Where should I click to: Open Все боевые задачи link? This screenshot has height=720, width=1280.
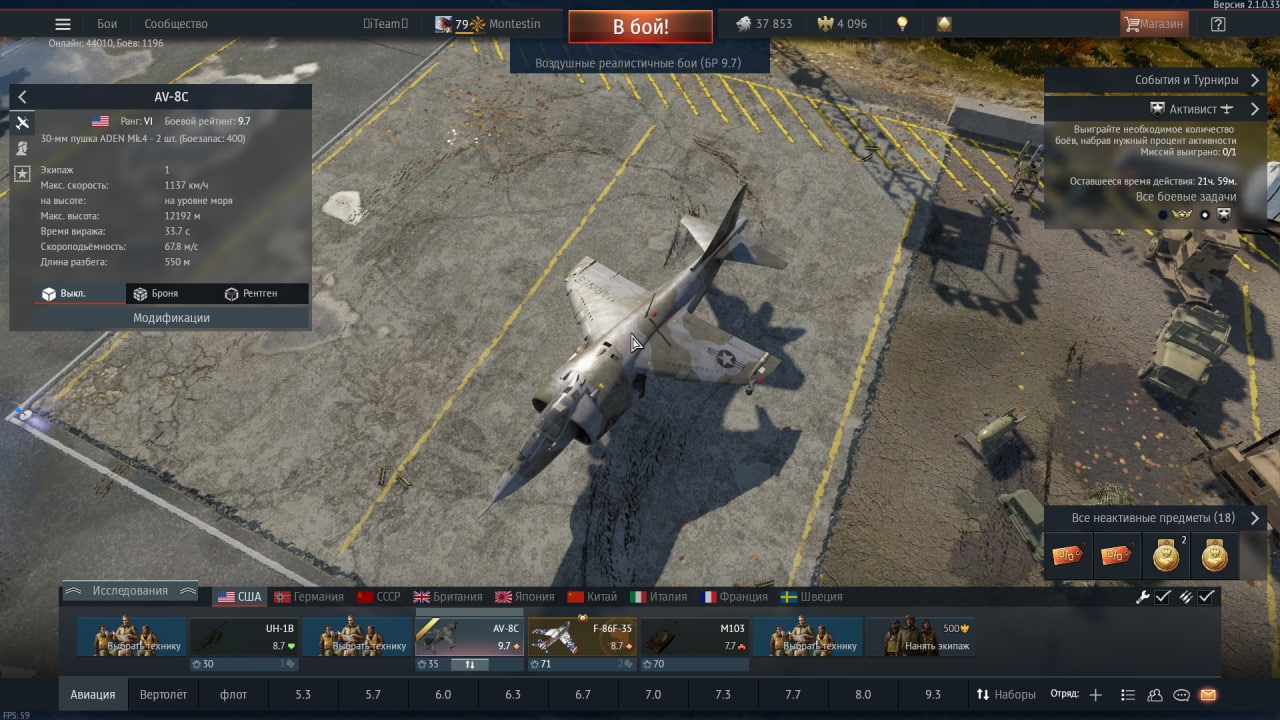point(1186,197)
